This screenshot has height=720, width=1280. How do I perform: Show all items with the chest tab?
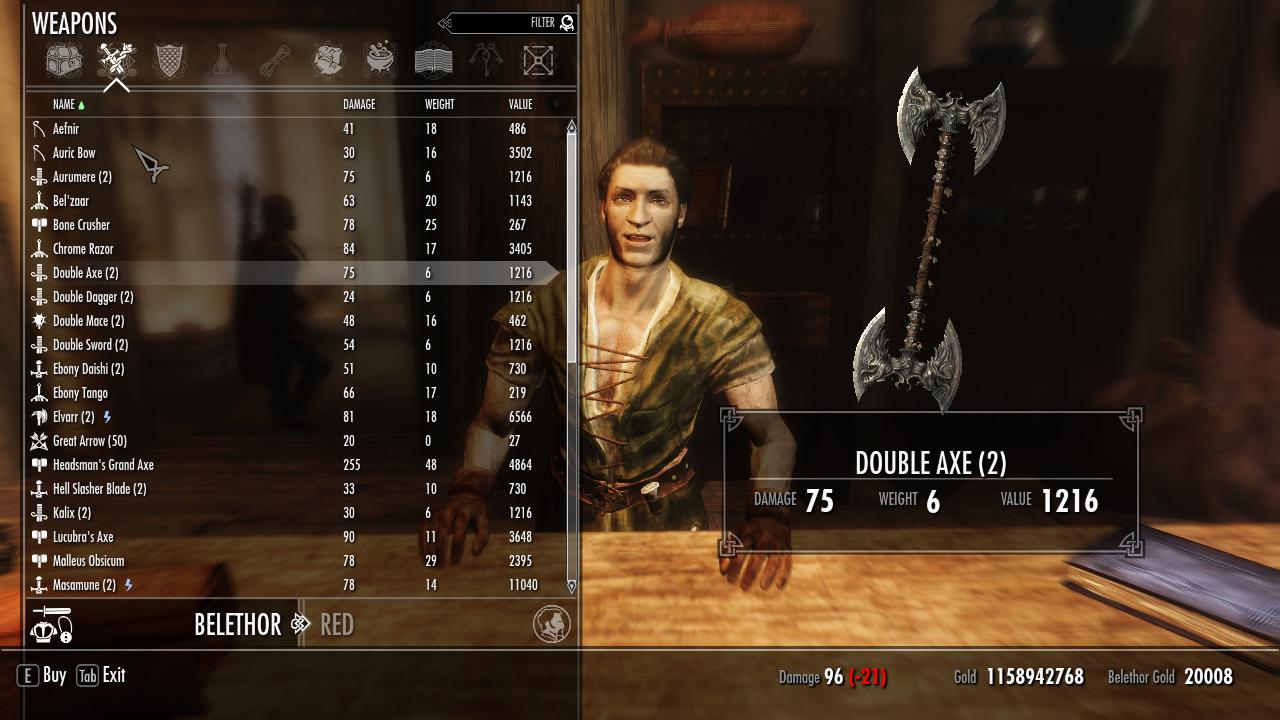pyautogui.click(x=63, y=61)
